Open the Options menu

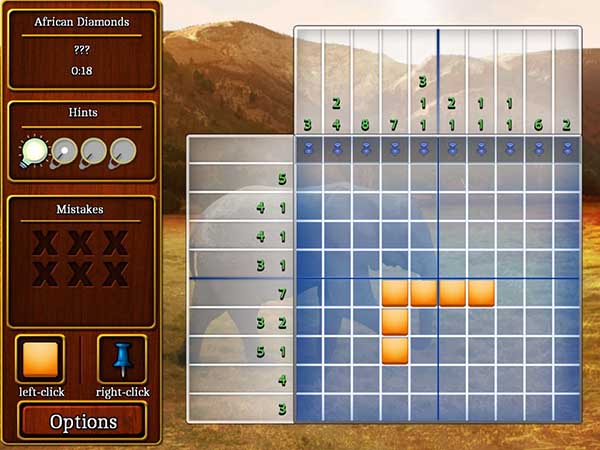(83, 421)
